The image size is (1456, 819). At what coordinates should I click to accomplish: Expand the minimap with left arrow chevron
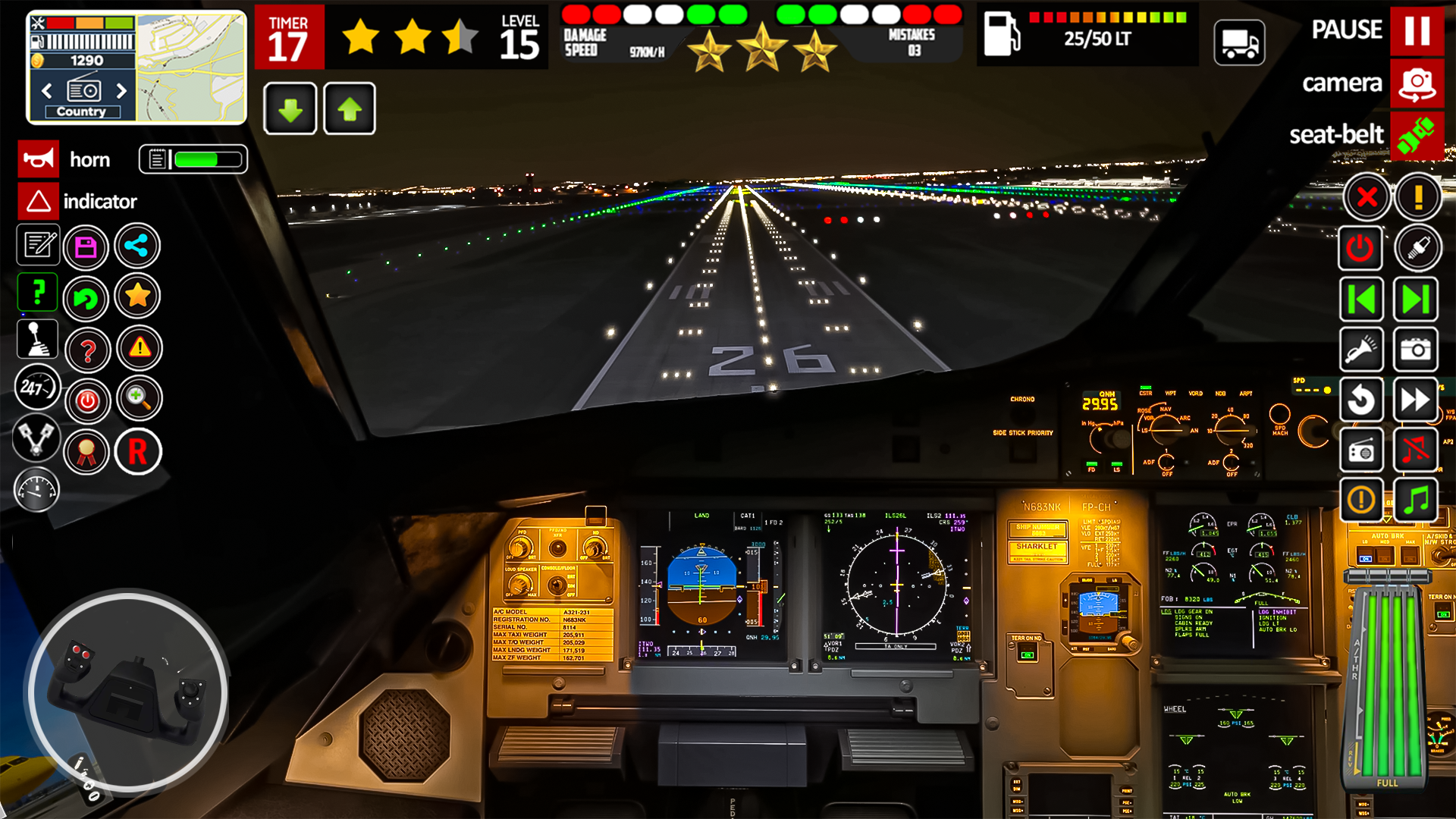(x=46, y=91)
